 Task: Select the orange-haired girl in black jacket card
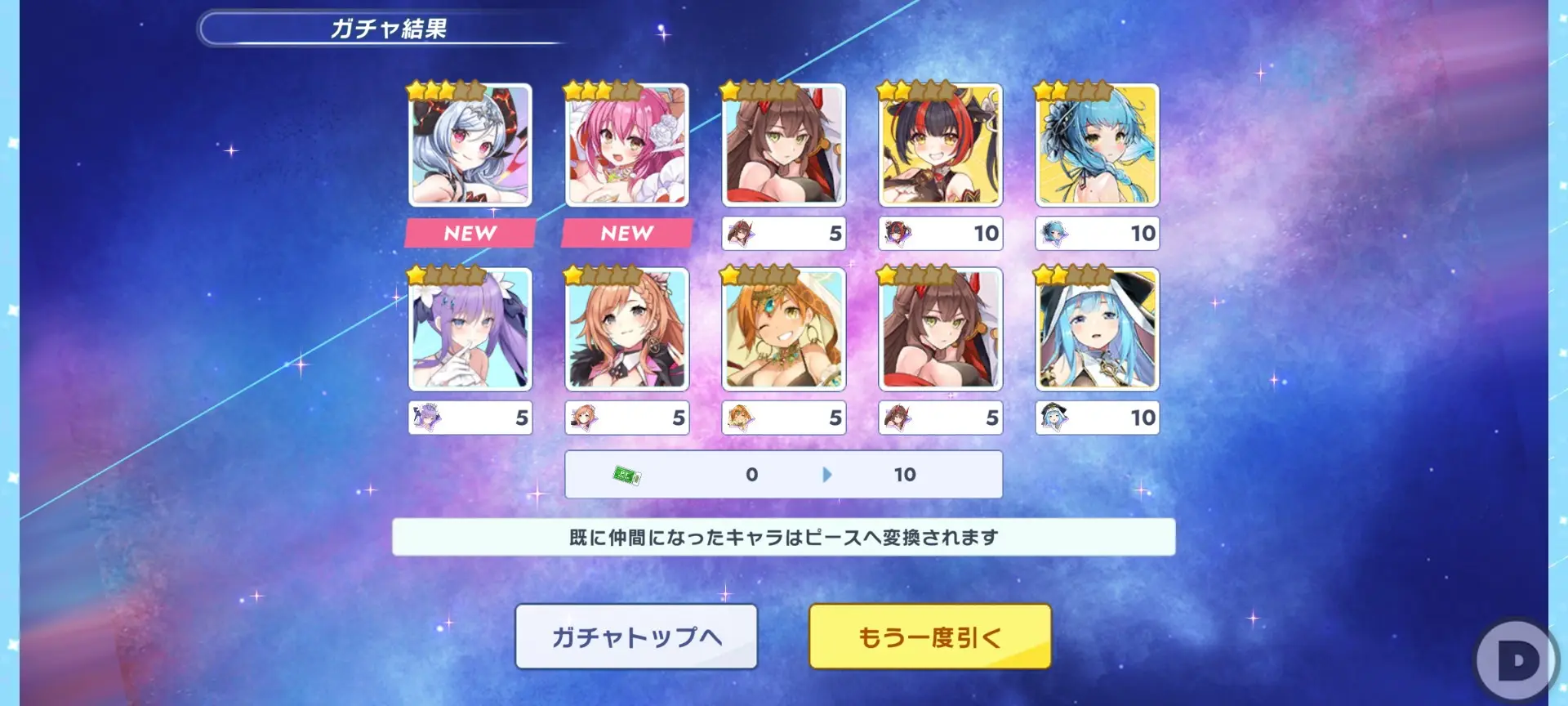tap(627, 329)
